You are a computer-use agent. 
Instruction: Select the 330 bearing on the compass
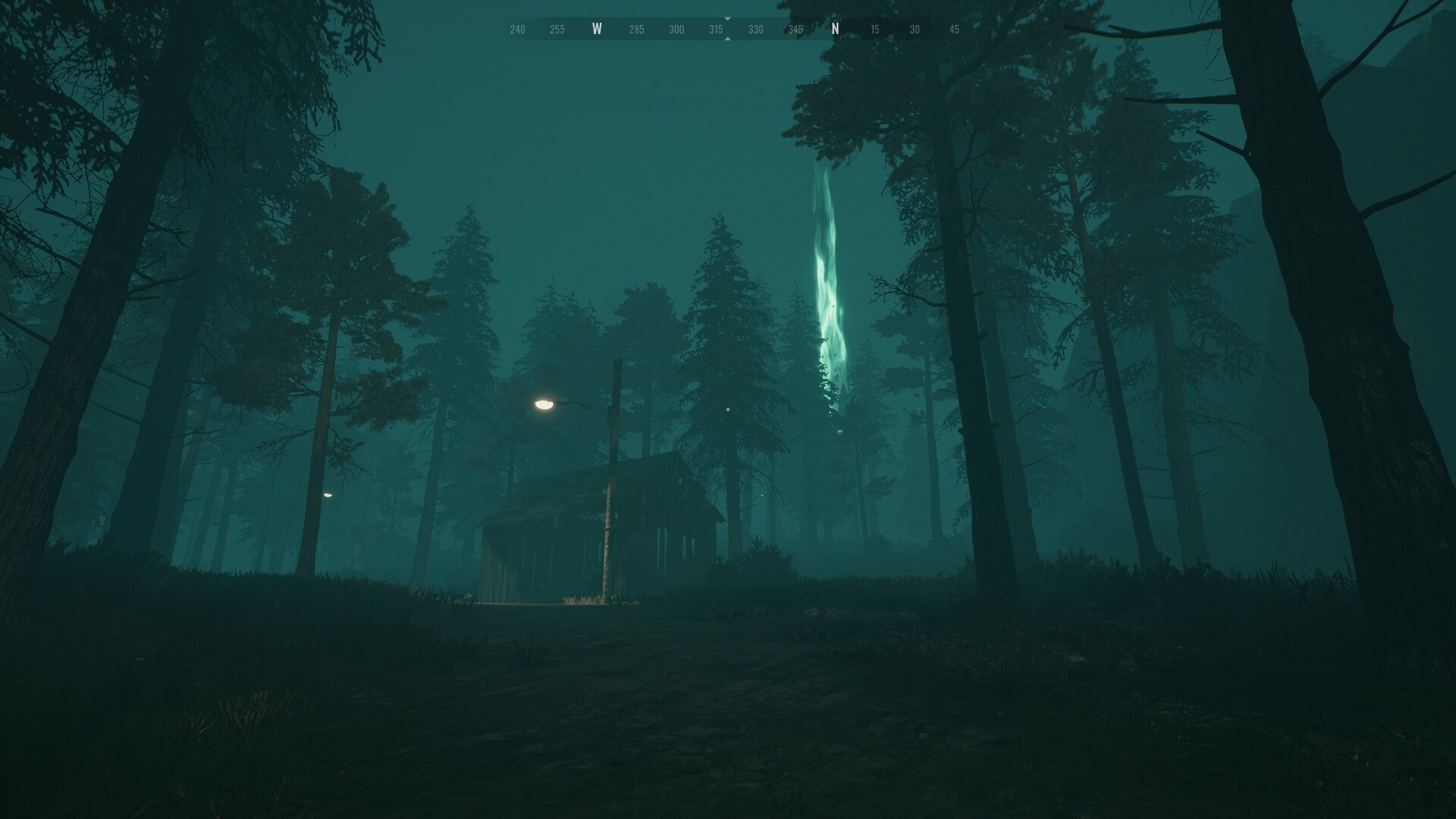(755, 29)
